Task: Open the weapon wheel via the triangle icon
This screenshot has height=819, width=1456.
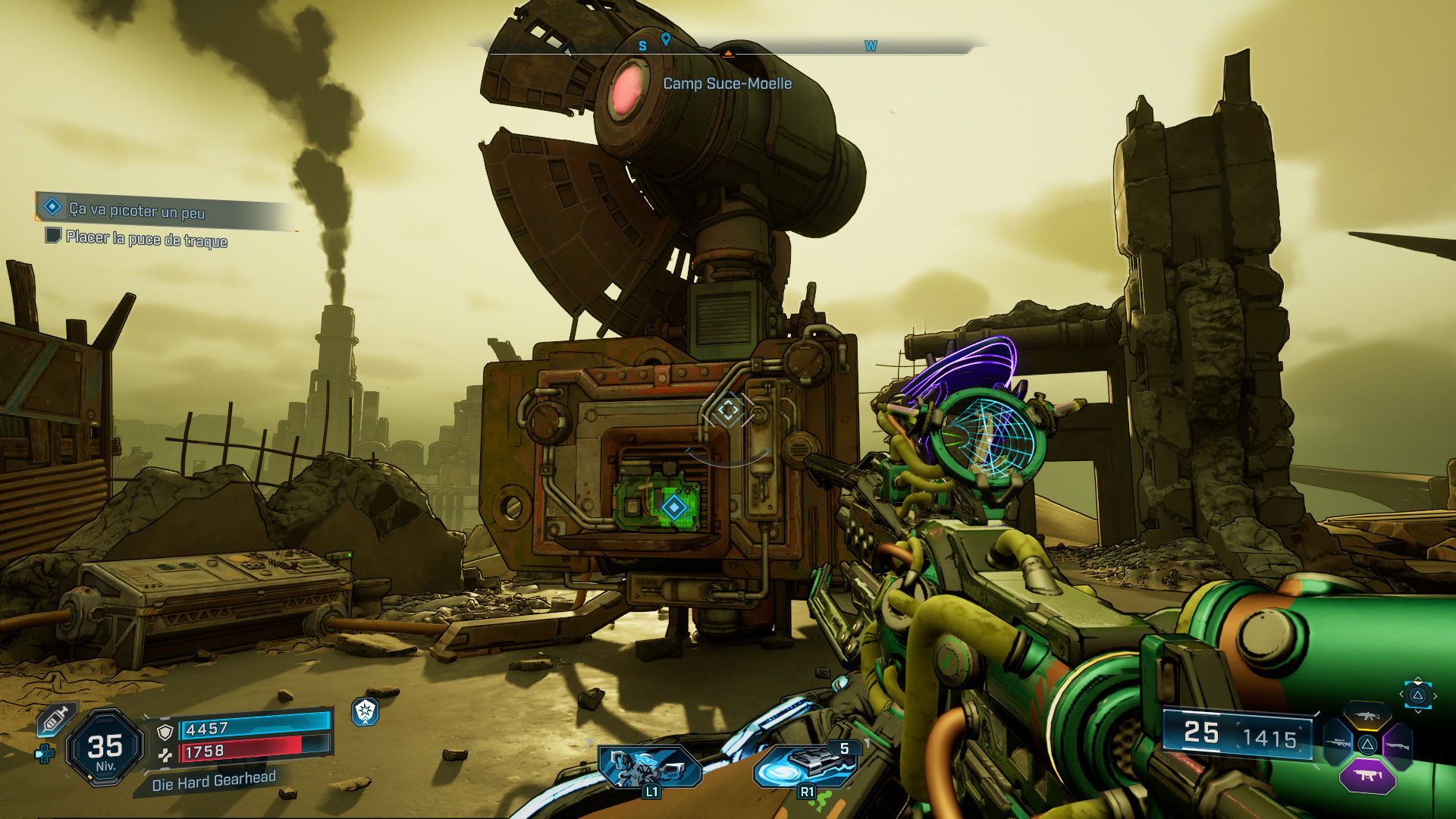Action: 1418,695
